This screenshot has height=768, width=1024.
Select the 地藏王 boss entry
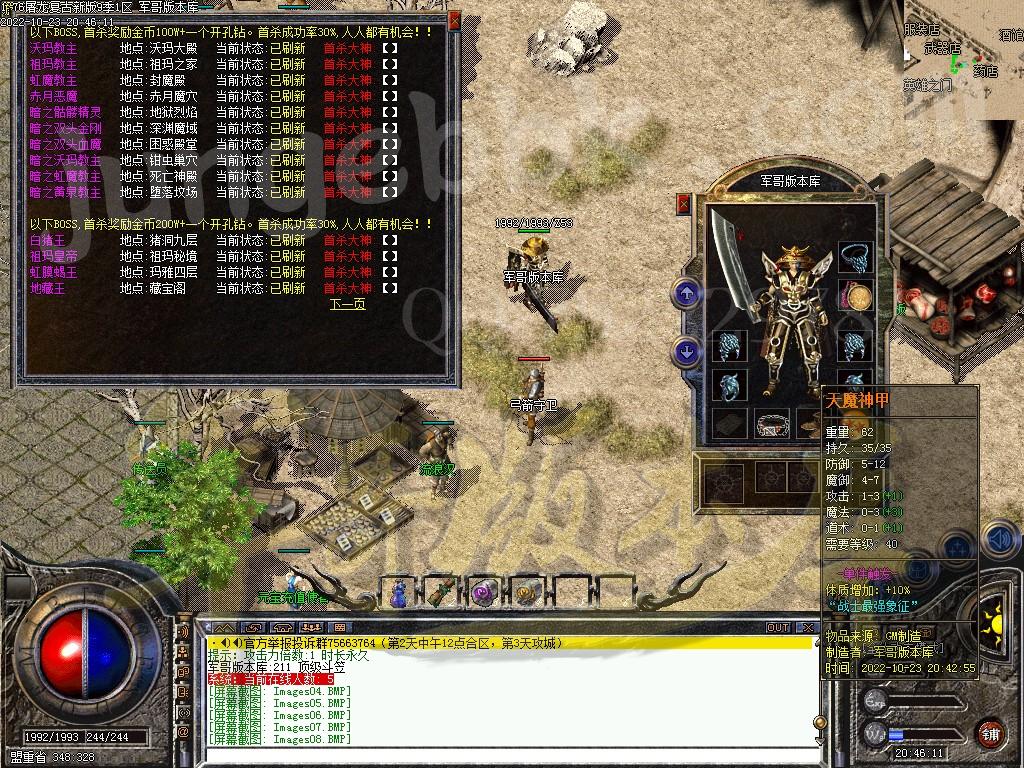pyautogui.click(x=47, y=288)
